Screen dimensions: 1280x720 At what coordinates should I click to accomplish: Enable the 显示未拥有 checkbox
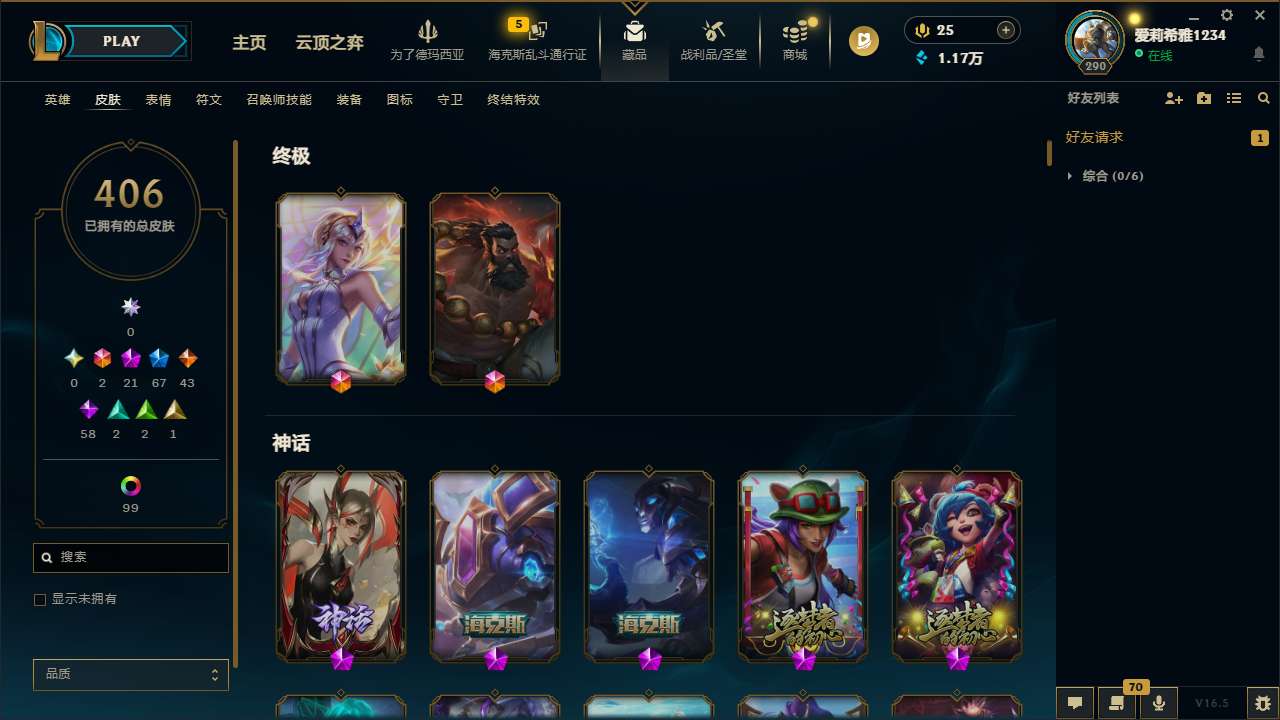click(x=40, y=599)
